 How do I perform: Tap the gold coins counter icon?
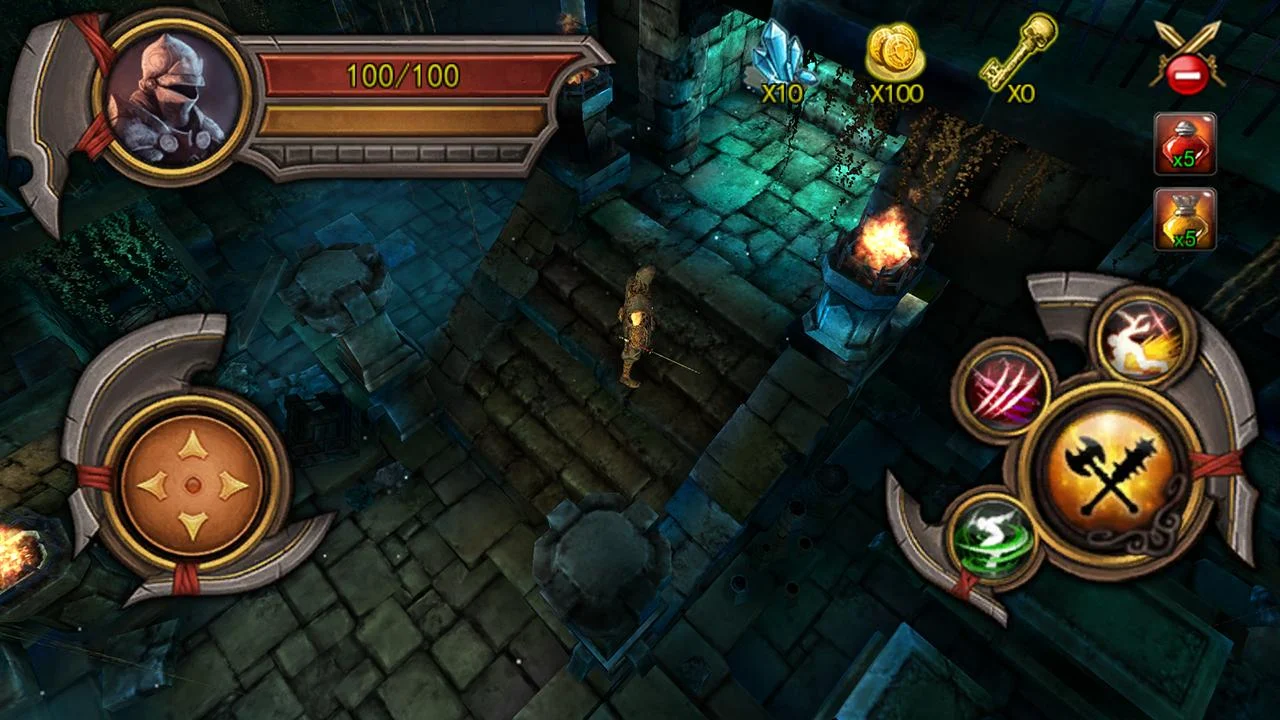coord(894,55)
